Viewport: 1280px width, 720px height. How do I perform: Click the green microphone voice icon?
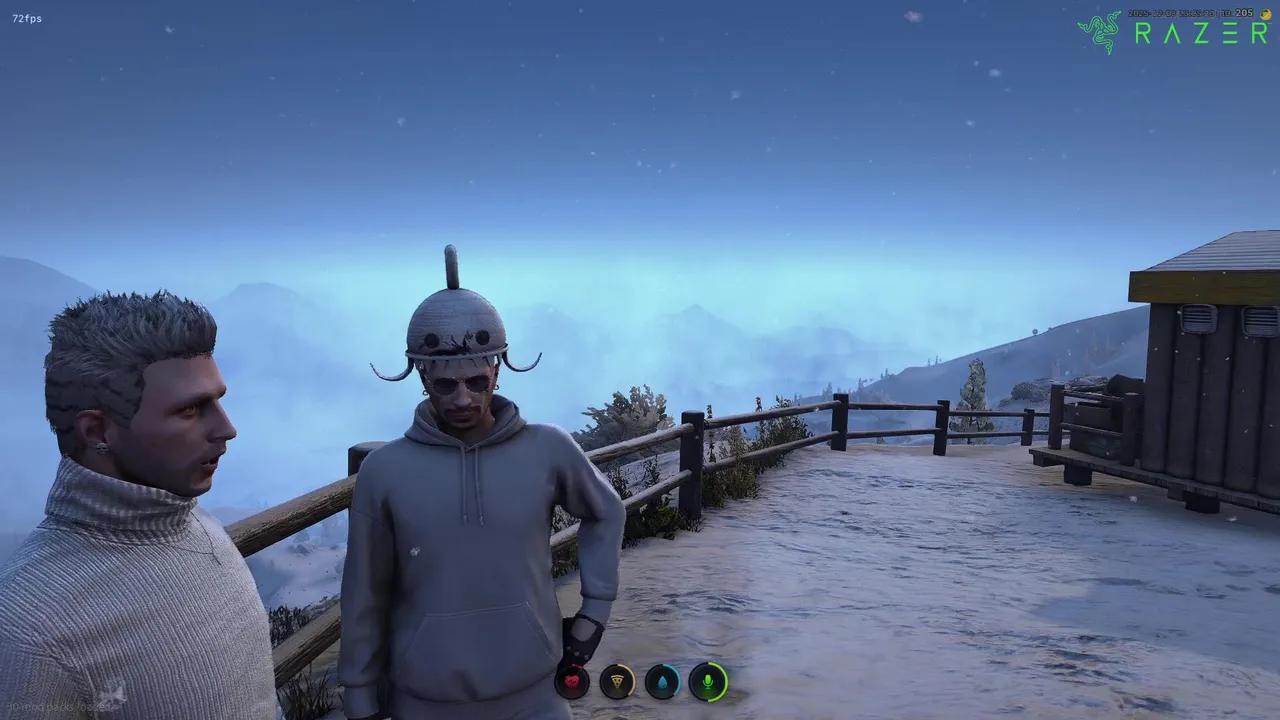(x=709, y=683)
